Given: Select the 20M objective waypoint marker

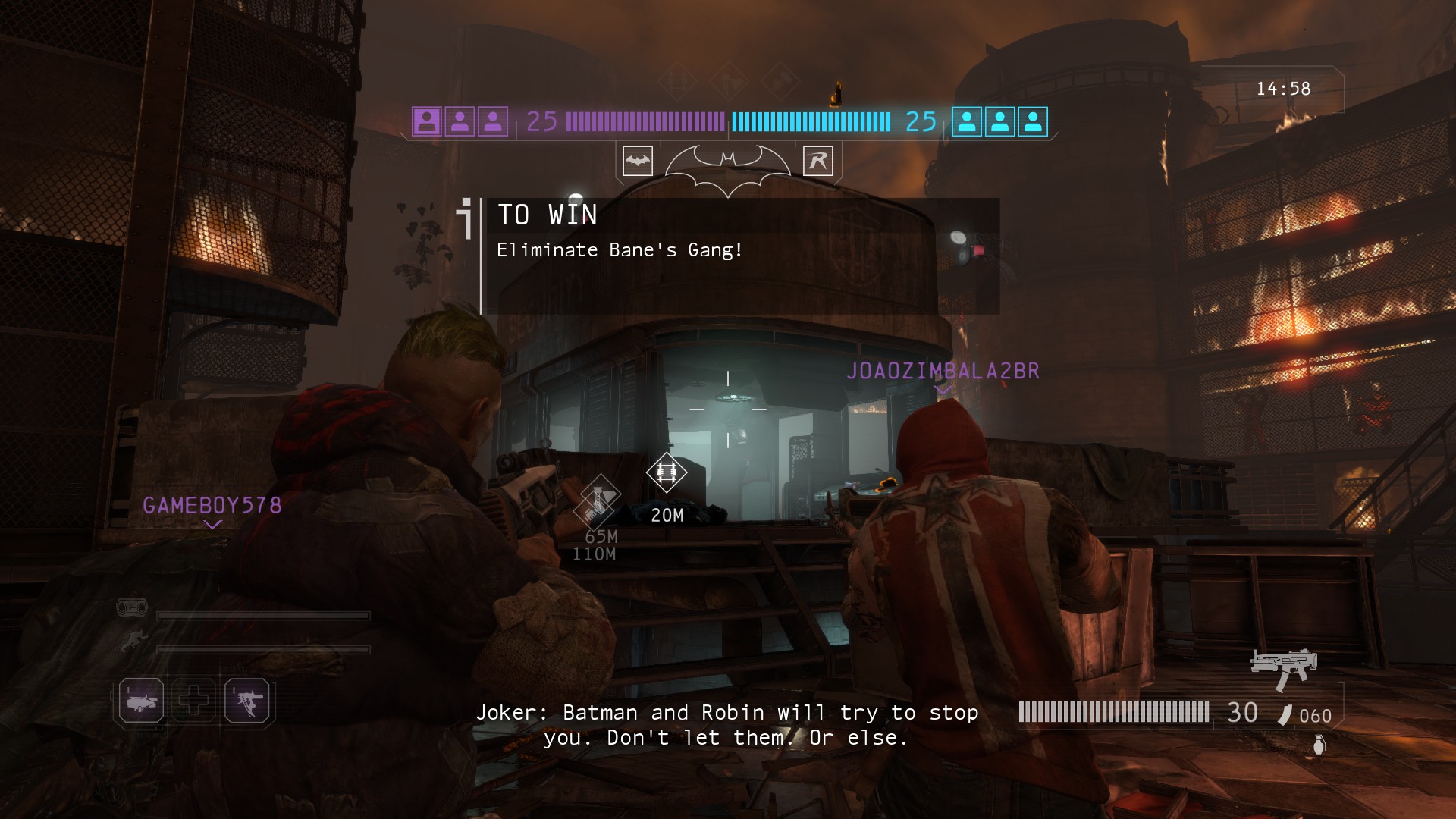Looking at the screenshot, I should [667, 473].
